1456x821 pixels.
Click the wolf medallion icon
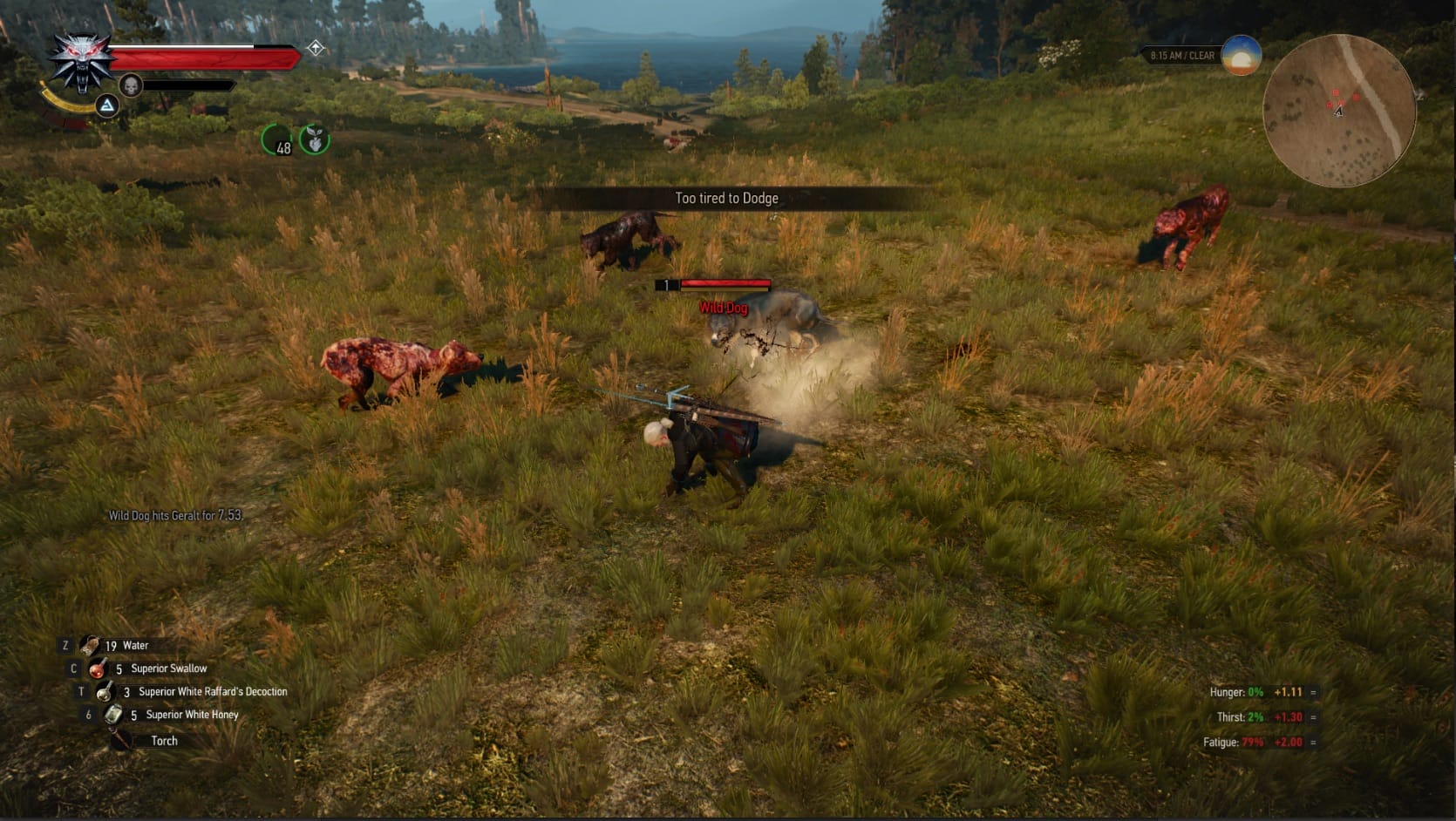pyautogui.click(x=81, y=61)
